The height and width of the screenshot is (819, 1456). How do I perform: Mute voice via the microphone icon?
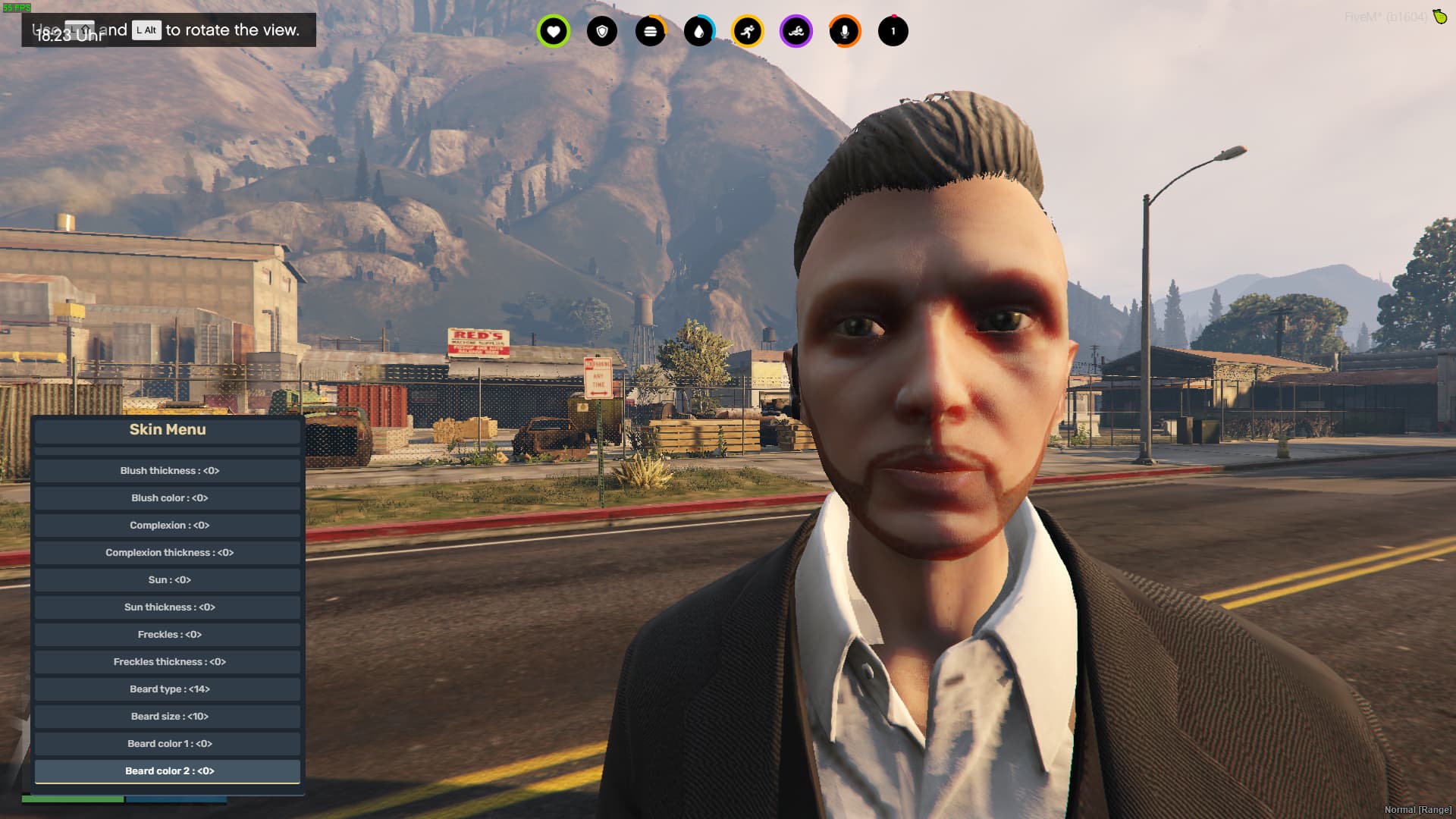pos(844,31)
